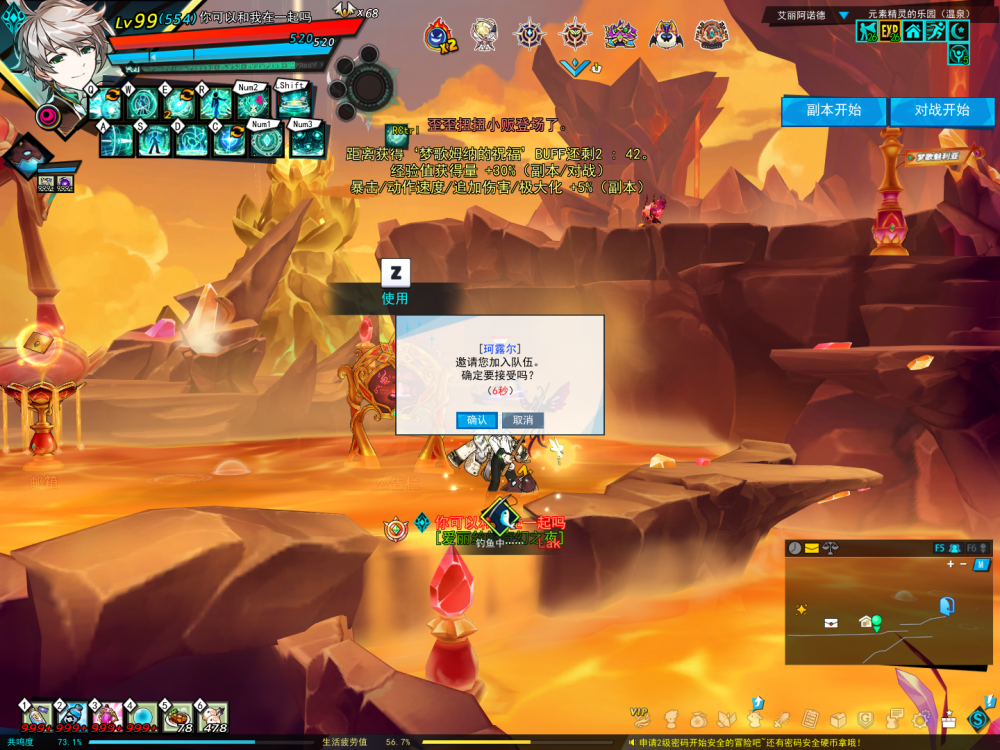The height and width of the screenshot is (750, 1000).
Task: Click the 副本开始 dungeon start button
Action: [x=833, y=111]
